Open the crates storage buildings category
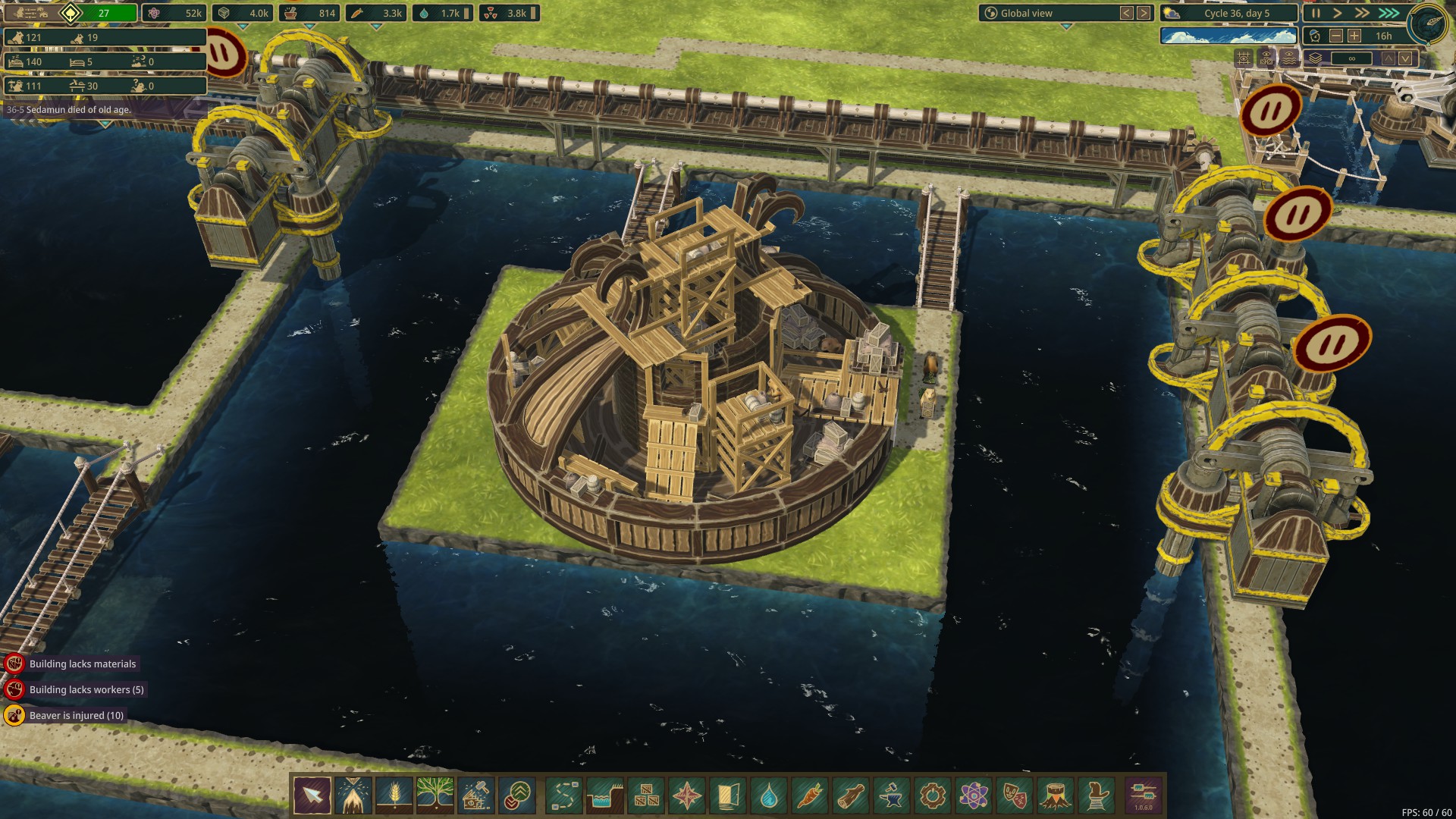This screenshot has height=819, width=1456. [x=646, y=795]
